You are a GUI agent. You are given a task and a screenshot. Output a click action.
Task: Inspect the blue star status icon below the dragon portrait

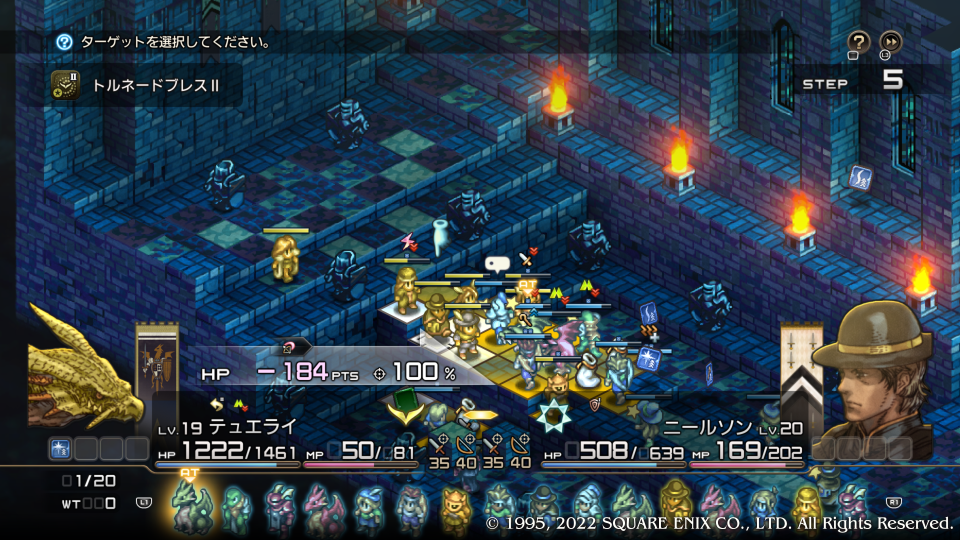click(60, 448)
